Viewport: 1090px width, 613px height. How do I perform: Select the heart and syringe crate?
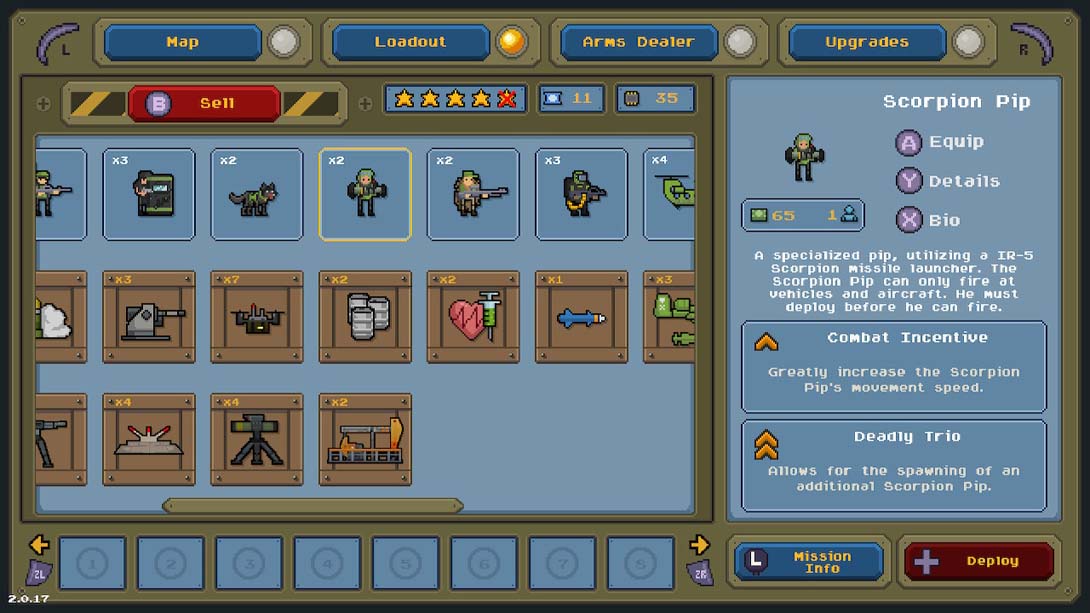coord(473,317)
